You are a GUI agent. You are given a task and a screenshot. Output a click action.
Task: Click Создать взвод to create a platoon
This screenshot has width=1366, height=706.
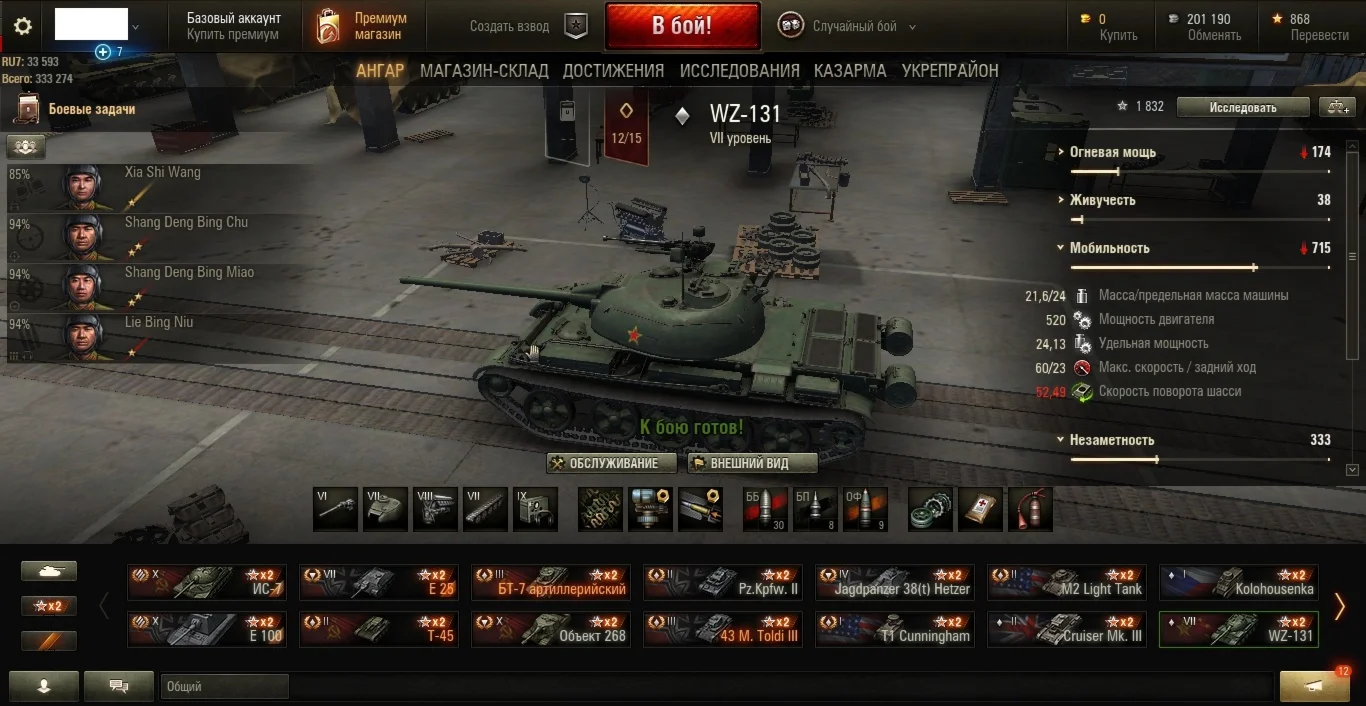(x=510, y=27)
